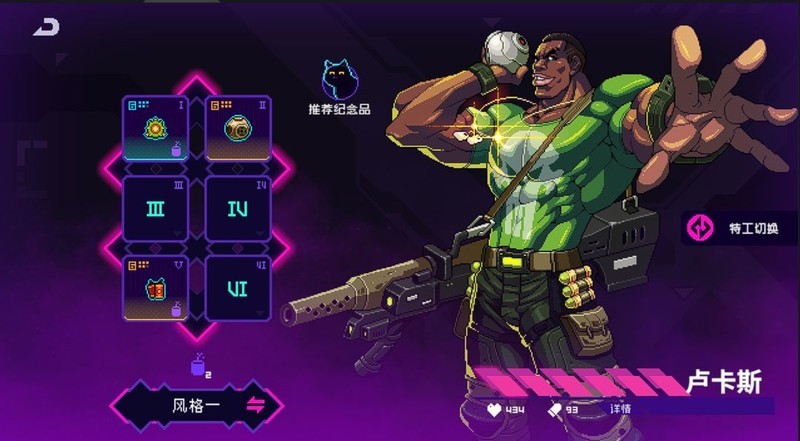Viewport: 800px width, 441px height.
Task: Open the 特工切换 agent switch
Action: (742, 229)
